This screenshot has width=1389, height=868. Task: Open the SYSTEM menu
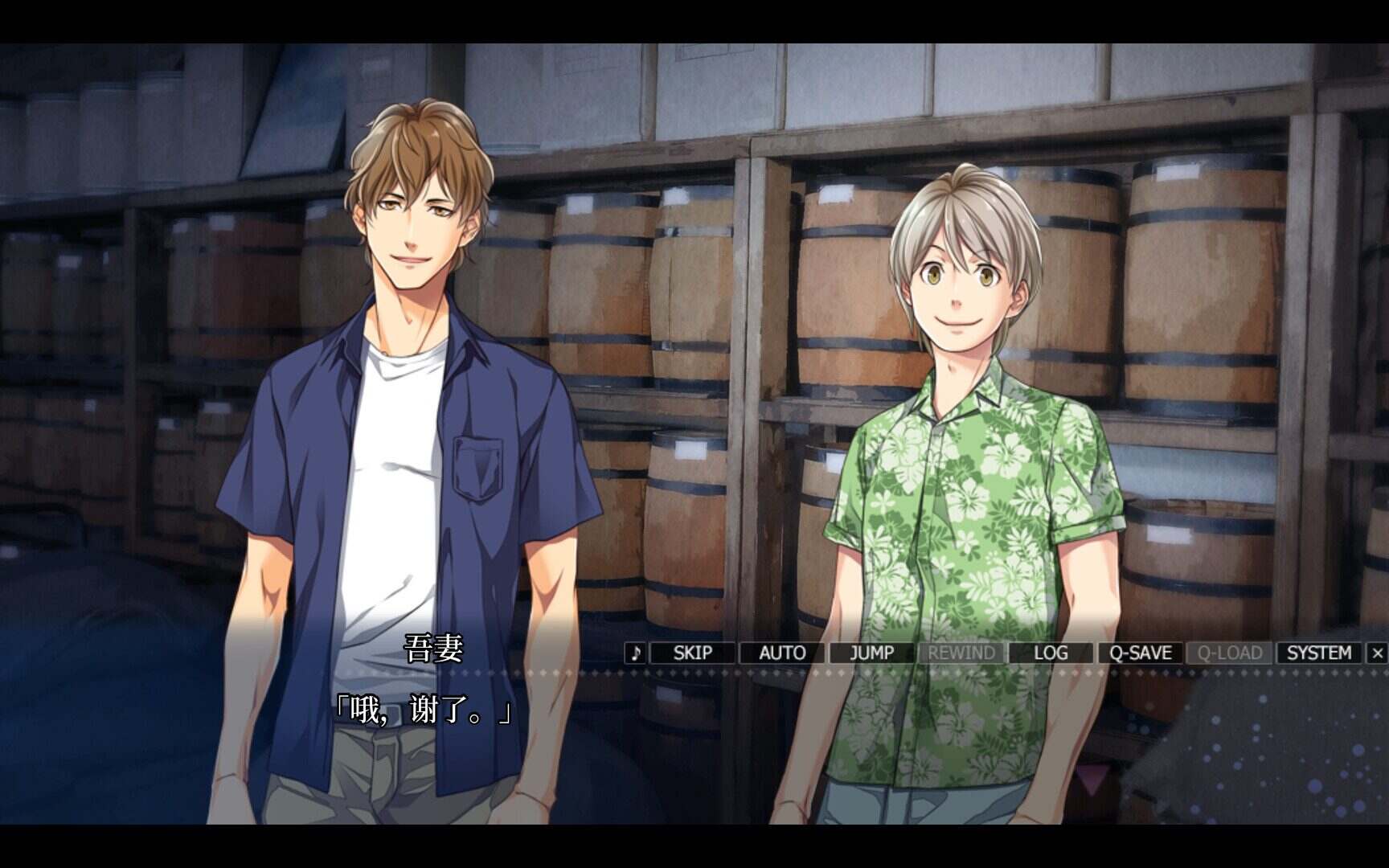coord(1318,653)
